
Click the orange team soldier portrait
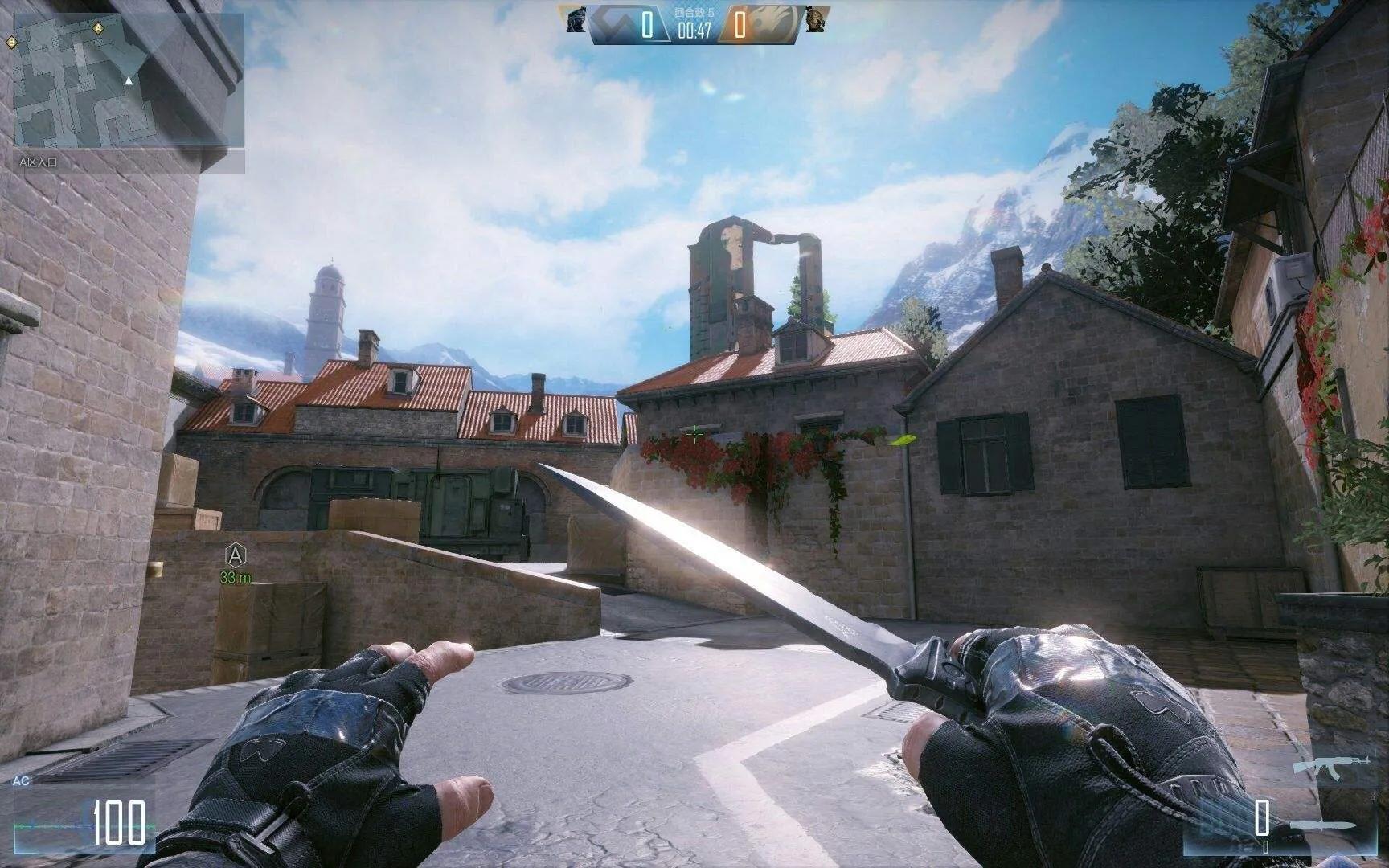click(x=815, y=19)
